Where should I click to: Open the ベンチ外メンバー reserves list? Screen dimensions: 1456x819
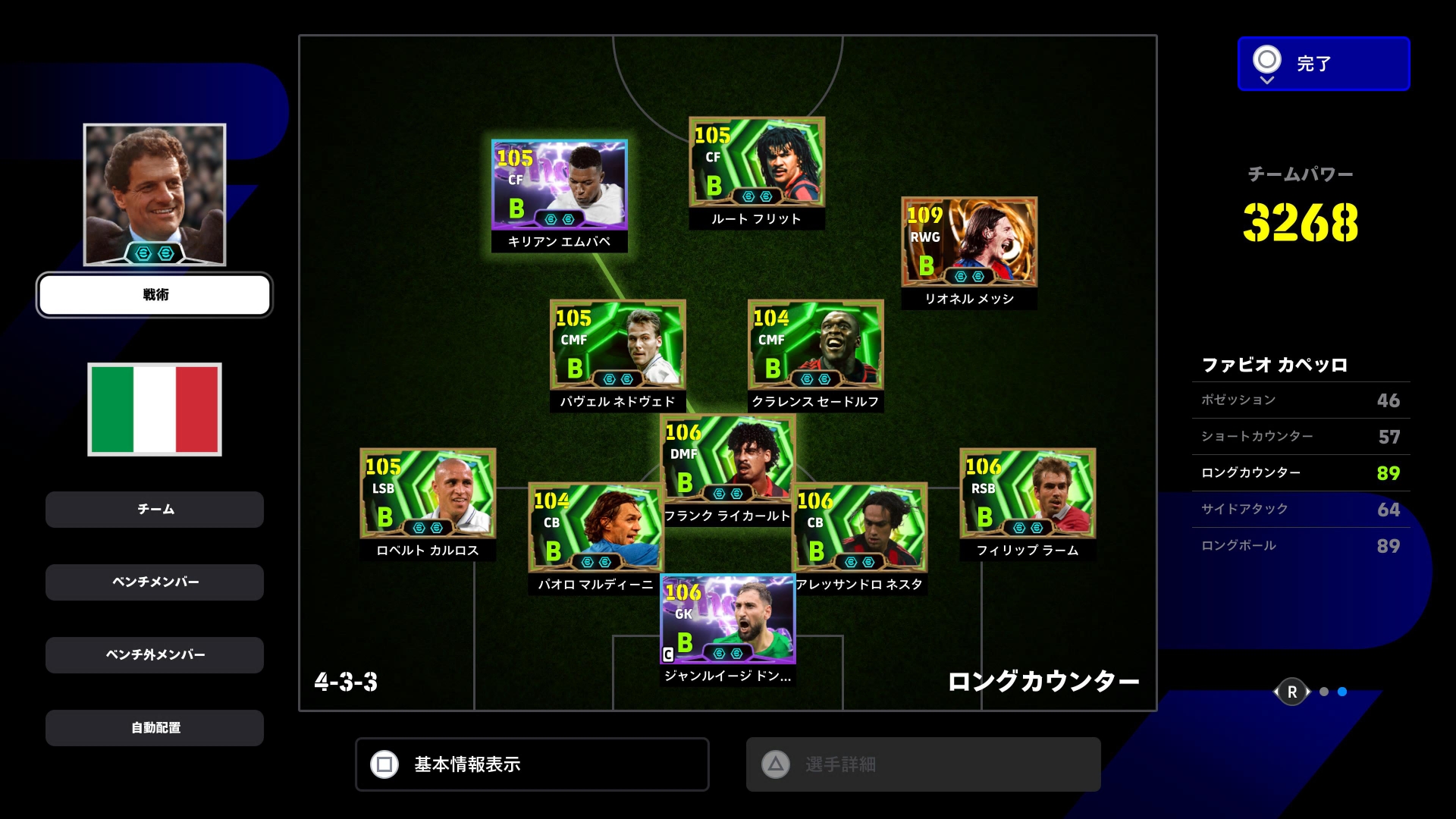155,655
